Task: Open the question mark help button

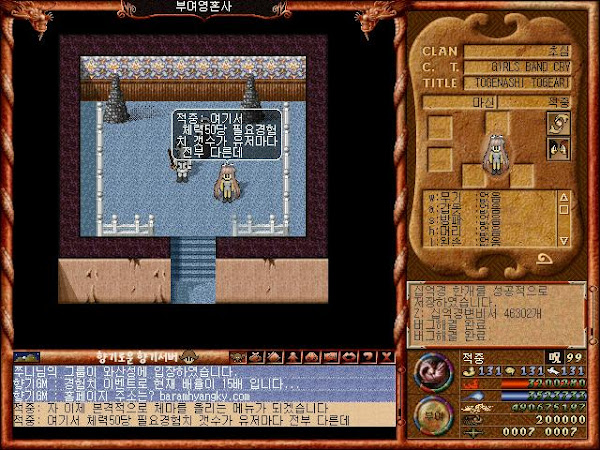Action: point(371,356)
